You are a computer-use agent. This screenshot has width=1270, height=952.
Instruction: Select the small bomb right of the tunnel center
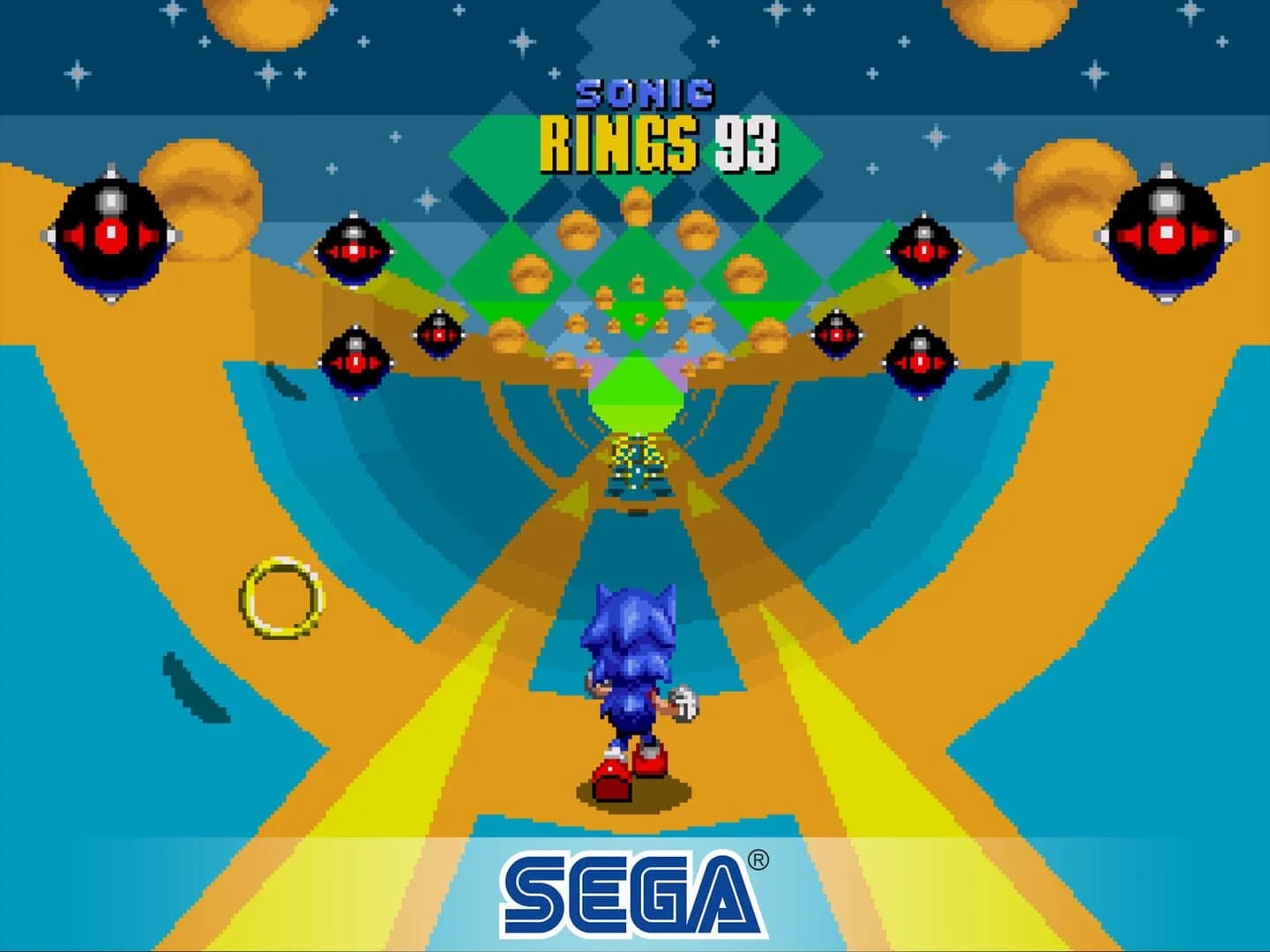click(834, 334)
